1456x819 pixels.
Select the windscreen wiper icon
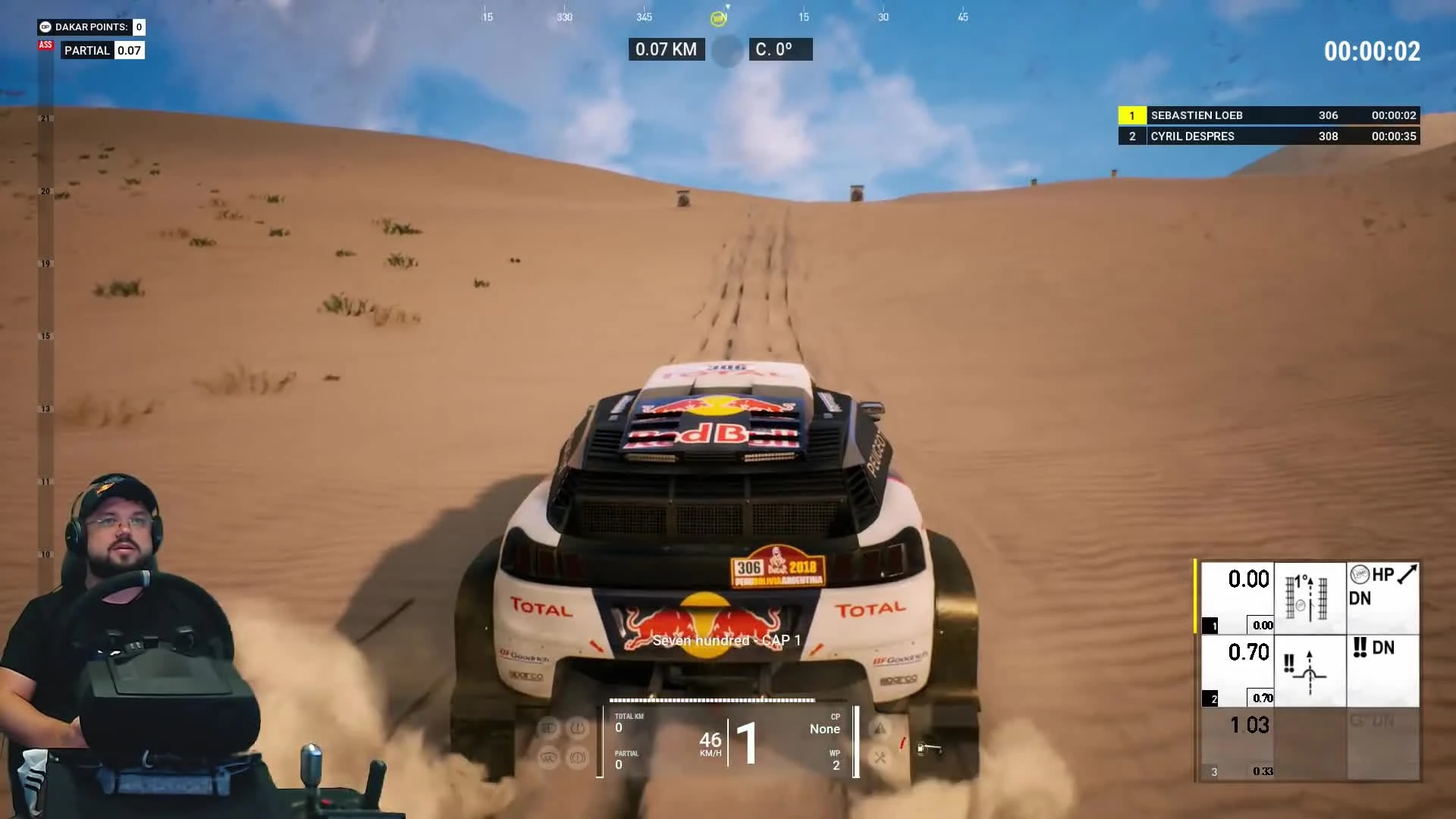(x=550, y=758)
